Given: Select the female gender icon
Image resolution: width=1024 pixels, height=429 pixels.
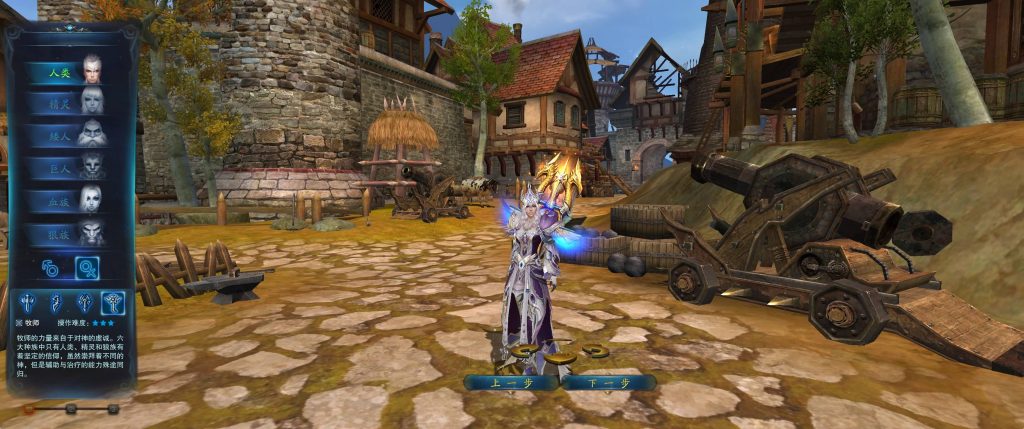Looking at the screenshot, I should (x=86, y=267).
